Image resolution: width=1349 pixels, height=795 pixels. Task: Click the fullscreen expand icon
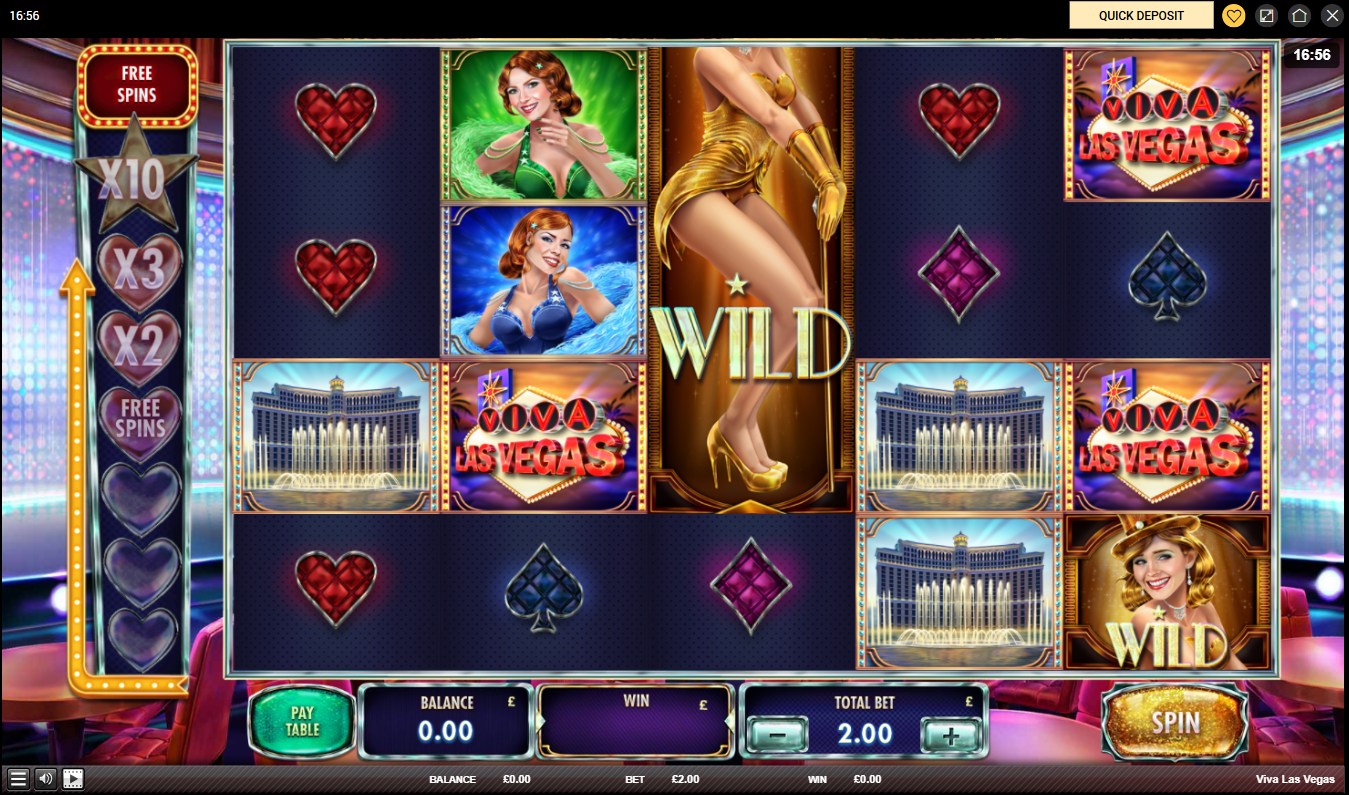pyautogui.click(x=1266, y=15)
